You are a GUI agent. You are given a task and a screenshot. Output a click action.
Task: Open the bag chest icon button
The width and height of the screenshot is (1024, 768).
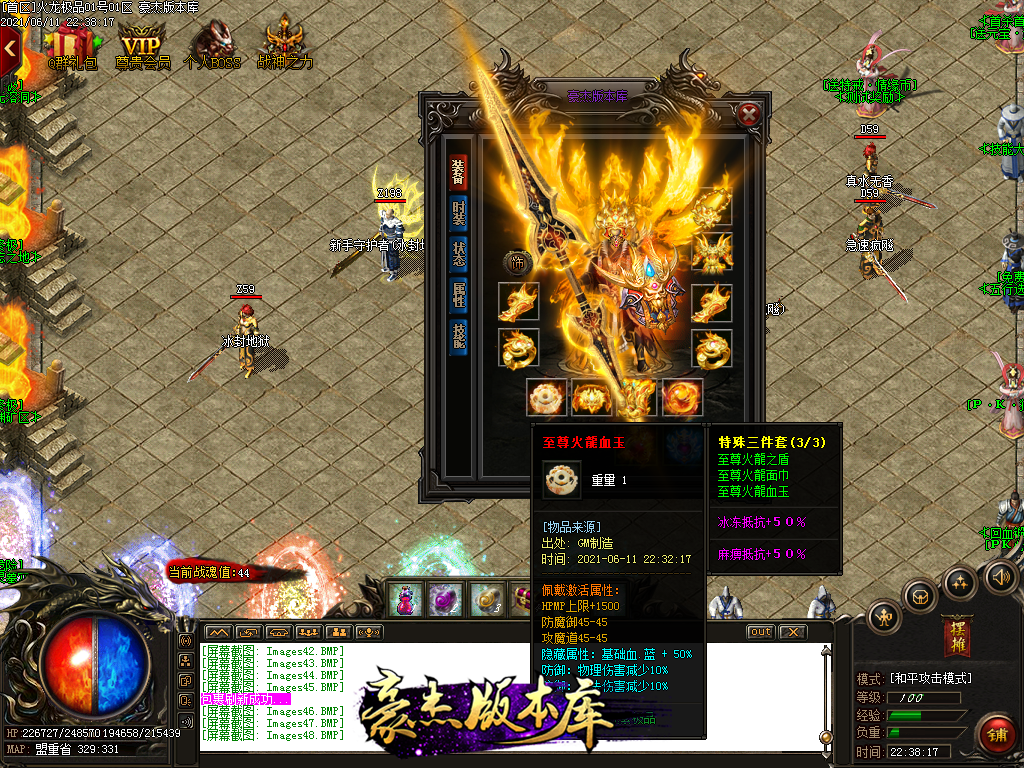coord(921,597)
